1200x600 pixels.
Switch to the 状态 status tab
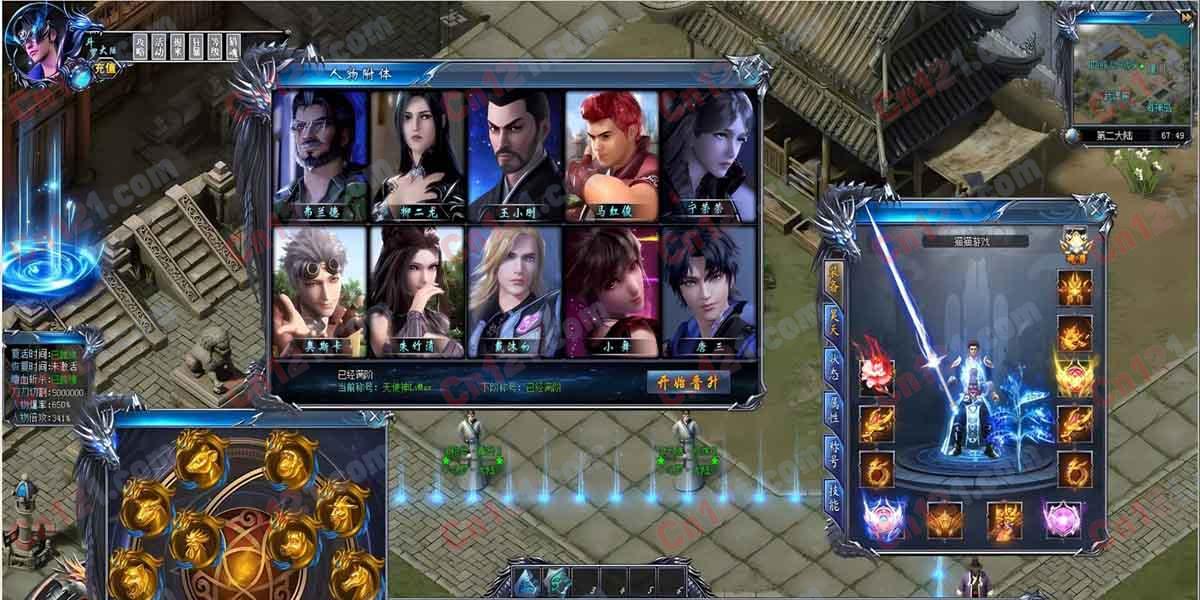click(833, 363)
